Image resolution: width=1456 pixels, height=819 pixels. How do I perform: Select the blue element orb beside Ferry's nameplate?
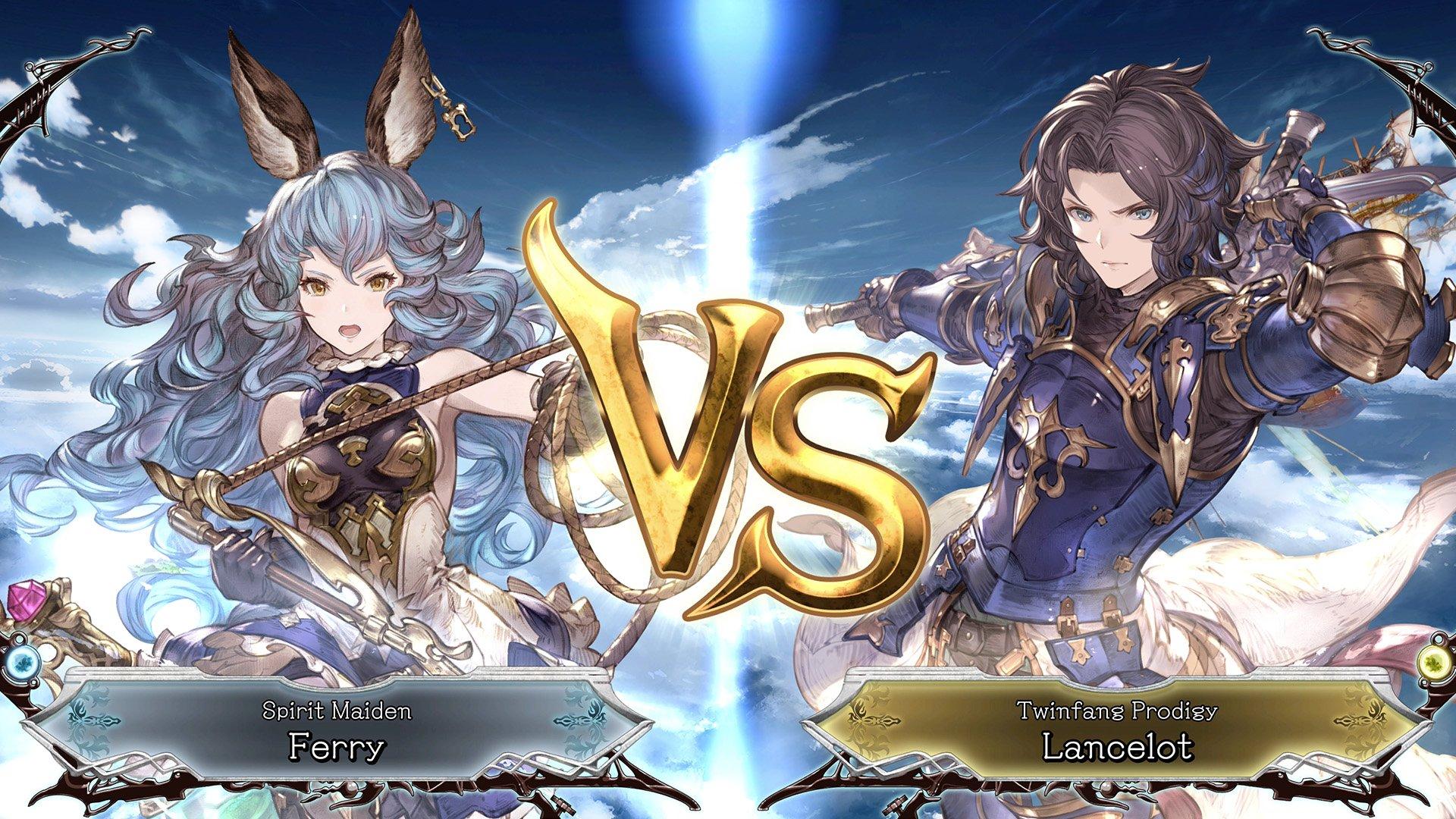[x=23, y=664]
